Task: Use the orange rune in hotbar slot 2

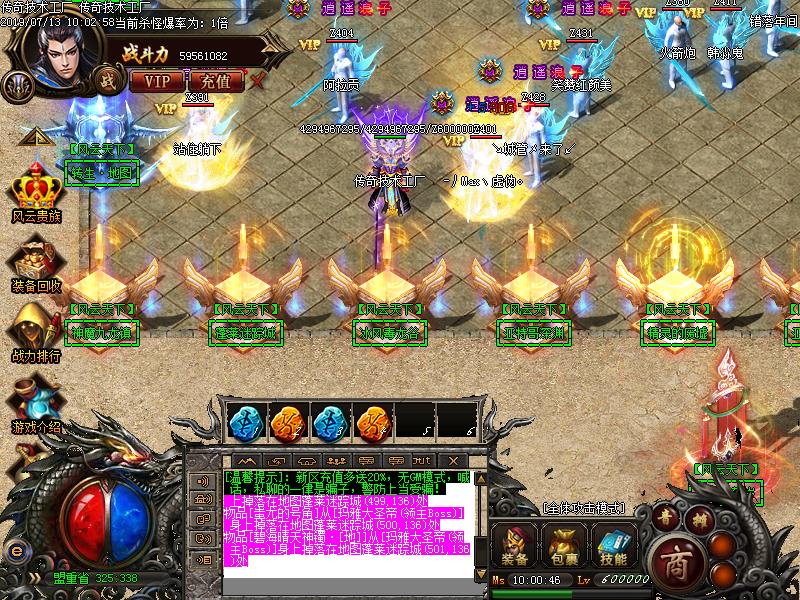Action: 286,421
